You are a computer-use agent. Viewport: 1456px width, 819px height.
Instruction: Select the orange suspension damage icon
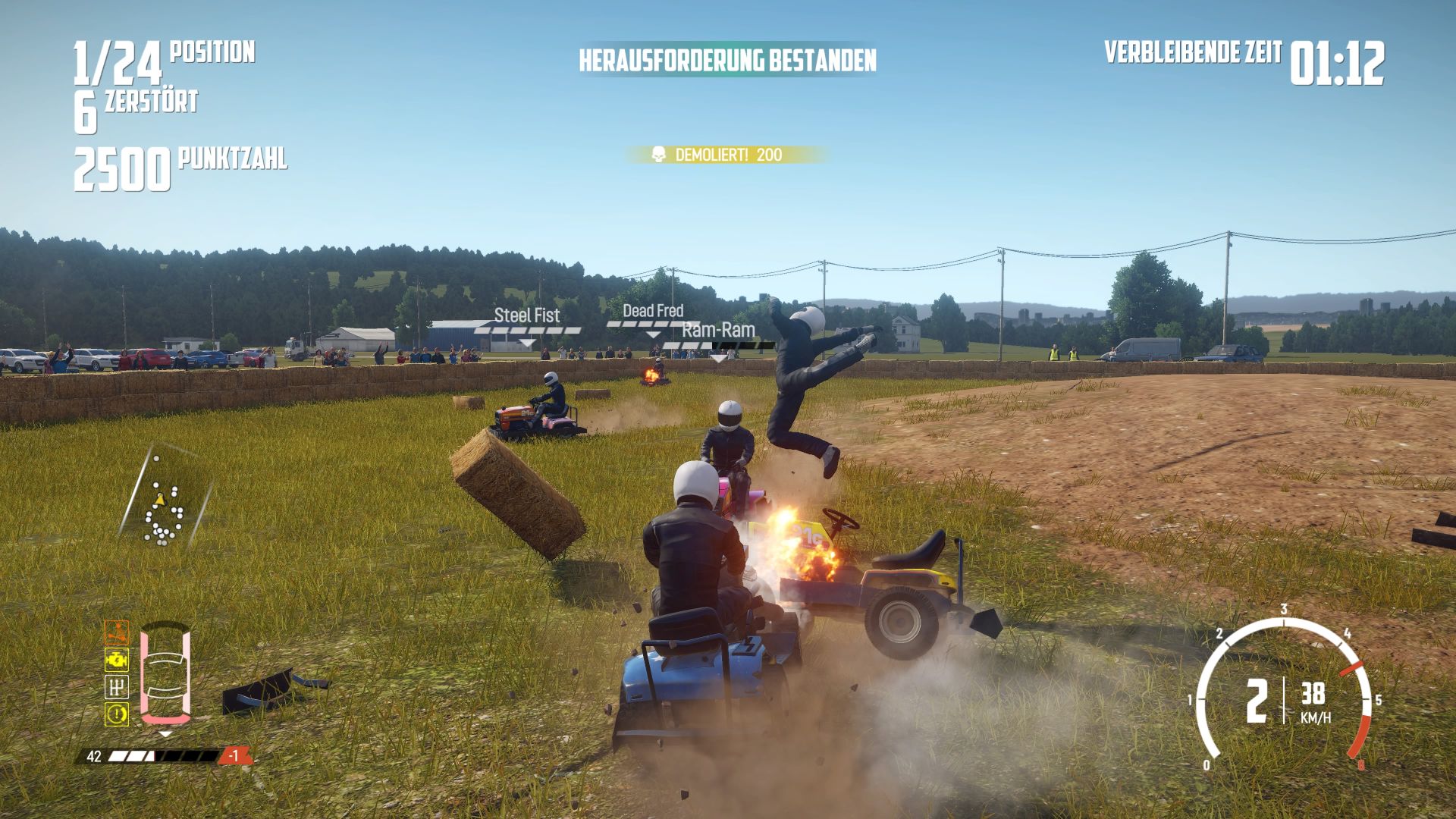click(116, 632)
